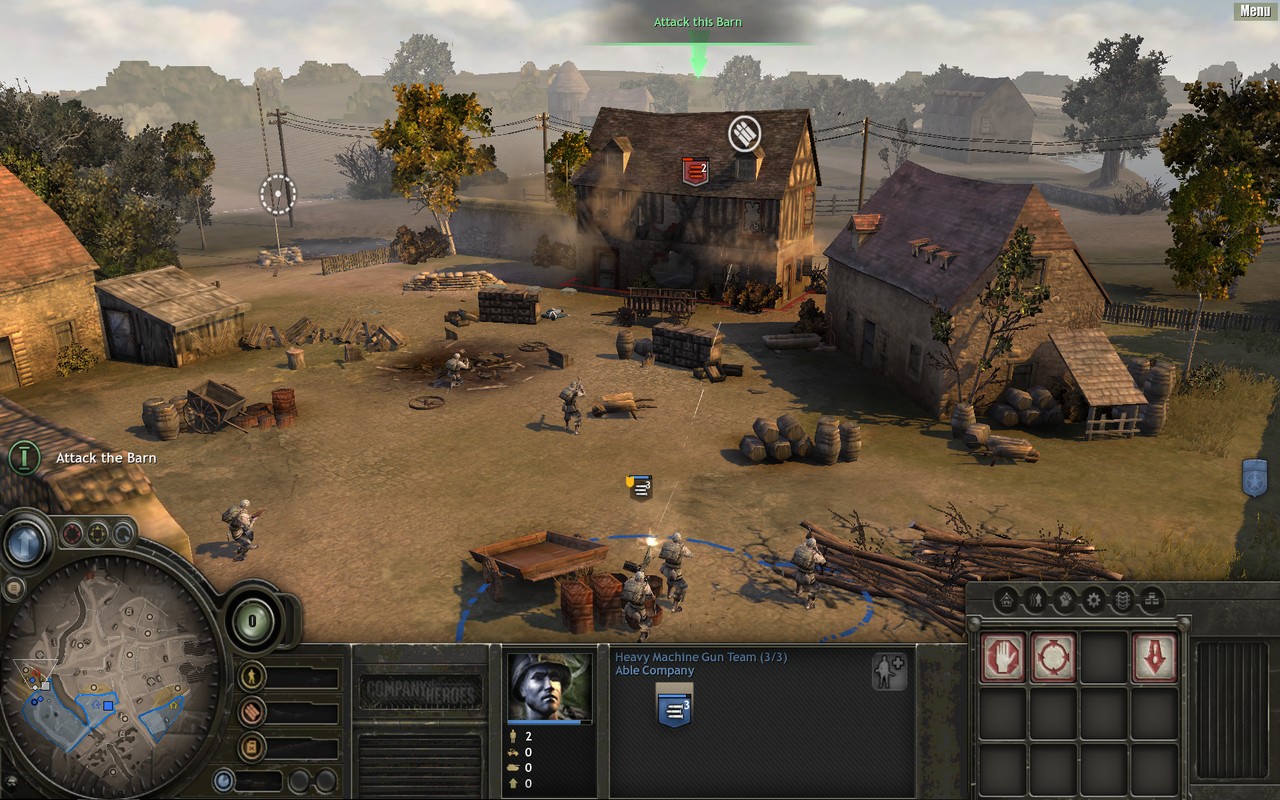Click the blue shield icon on right edge

click(1254, 478)
